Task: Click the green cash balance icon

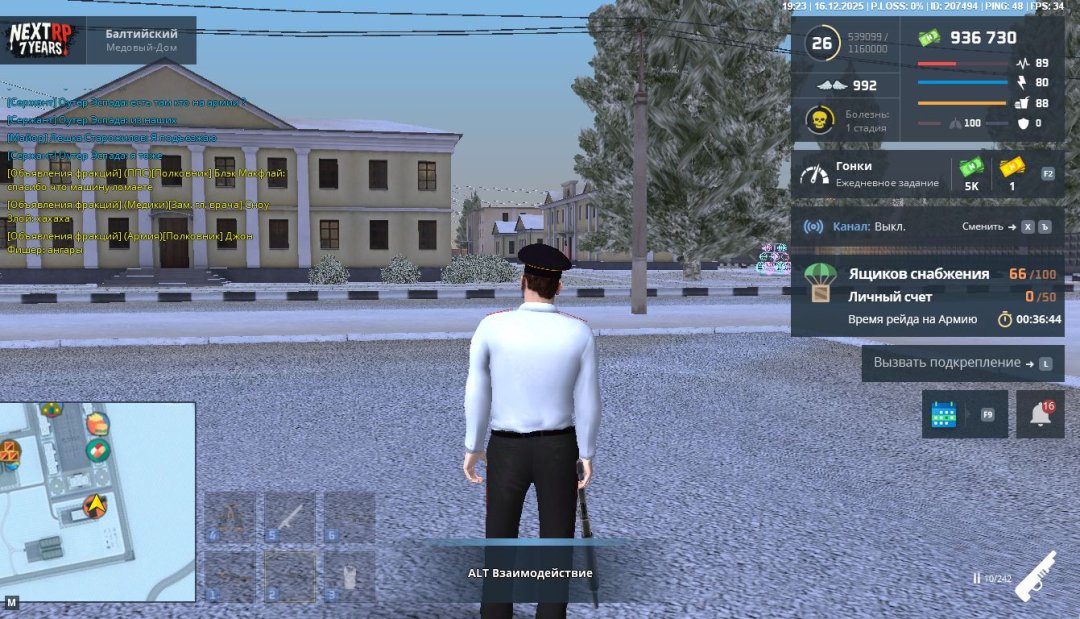Action: pyautogui.click(x=930, y=38)
